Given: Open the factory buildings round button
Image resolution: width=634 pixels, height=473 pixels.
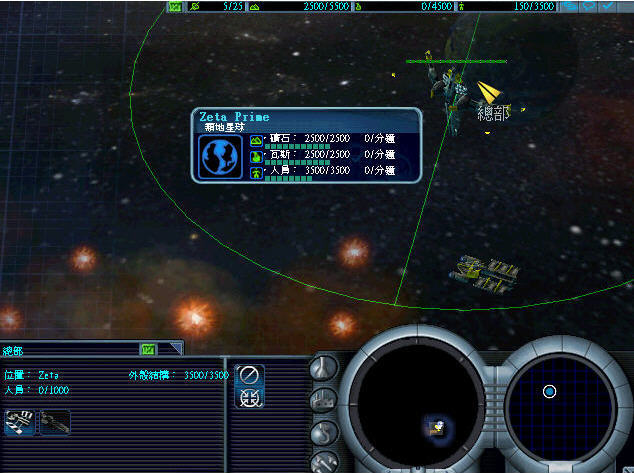Looking at the screenshot, I should click(x=324, y=401).
